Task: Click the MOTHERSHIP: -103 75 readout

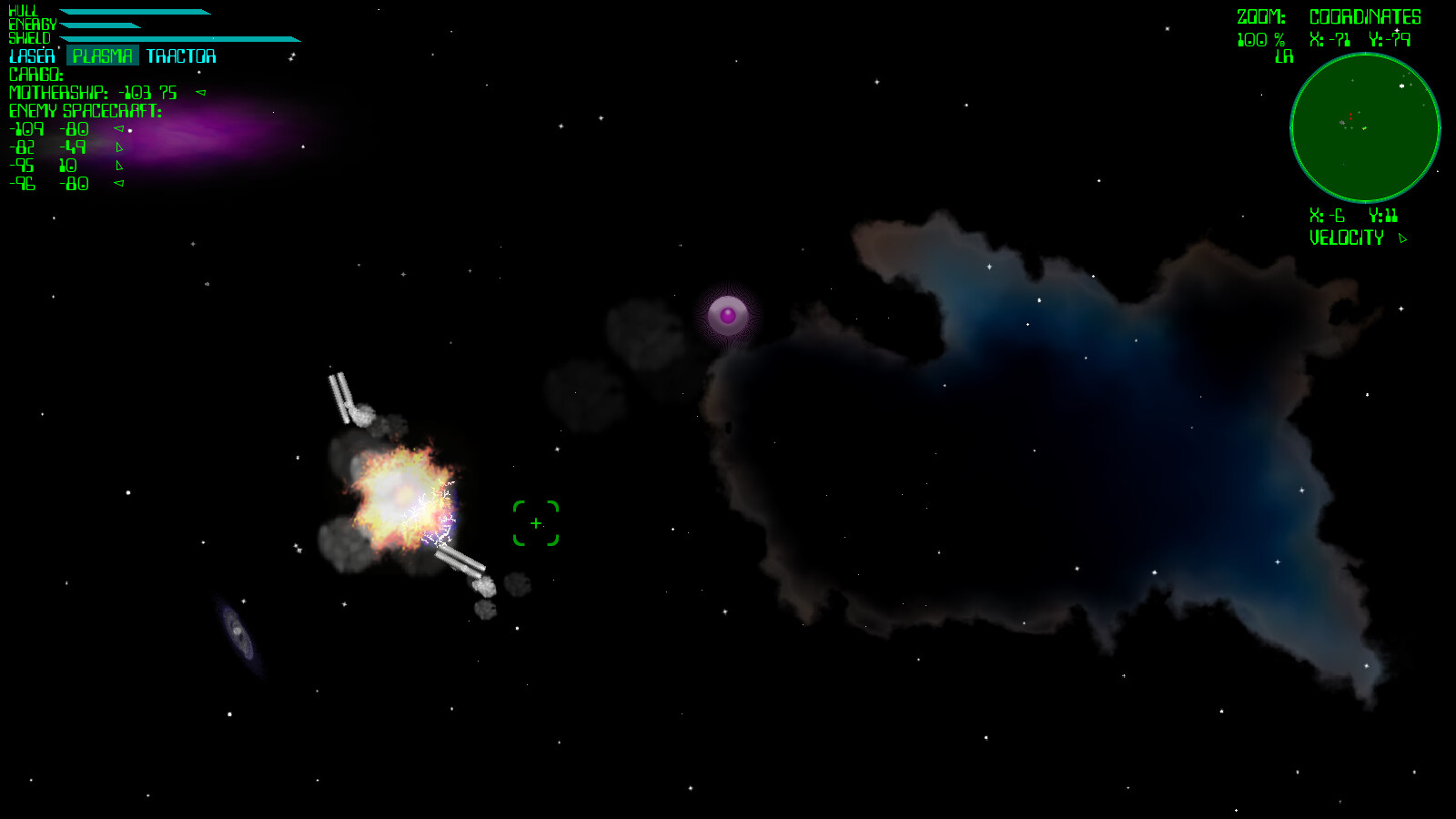Action: [91, 91]
